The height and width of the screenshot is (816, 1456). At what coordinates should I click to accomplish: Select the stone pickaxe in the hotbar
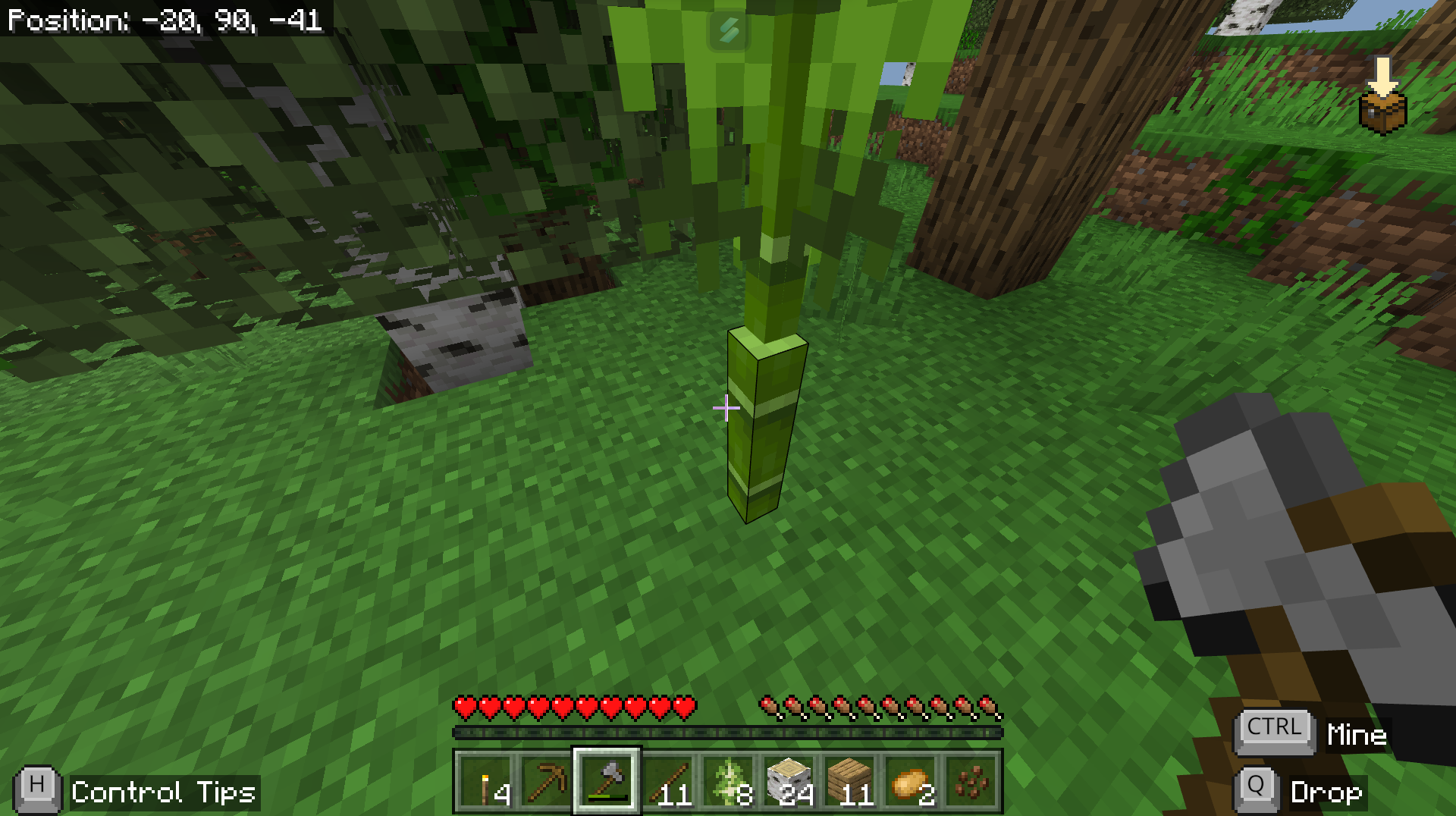pos(548,781)
